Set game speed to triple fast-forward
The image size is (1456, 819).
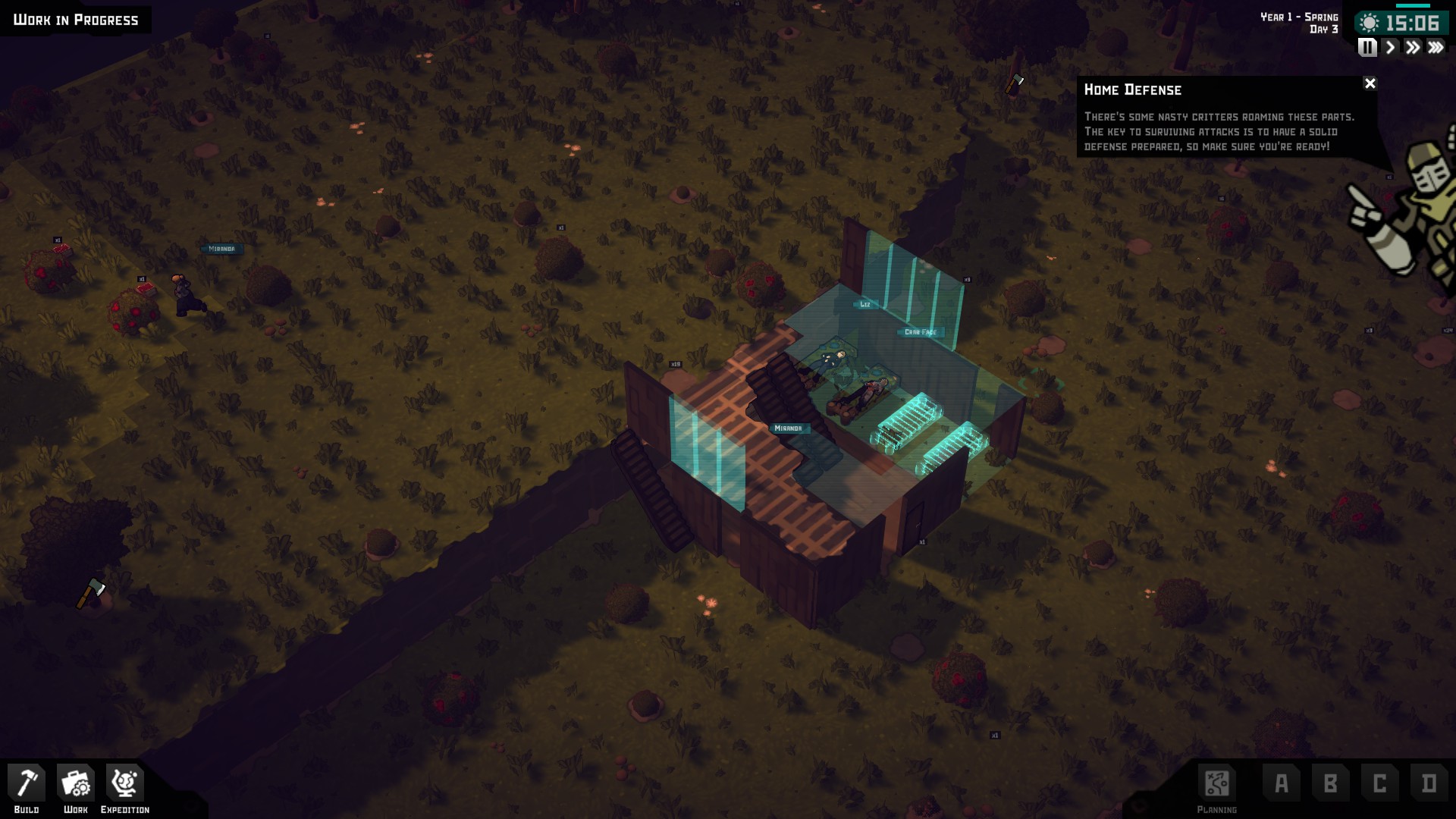click(x=1436, y=48)
